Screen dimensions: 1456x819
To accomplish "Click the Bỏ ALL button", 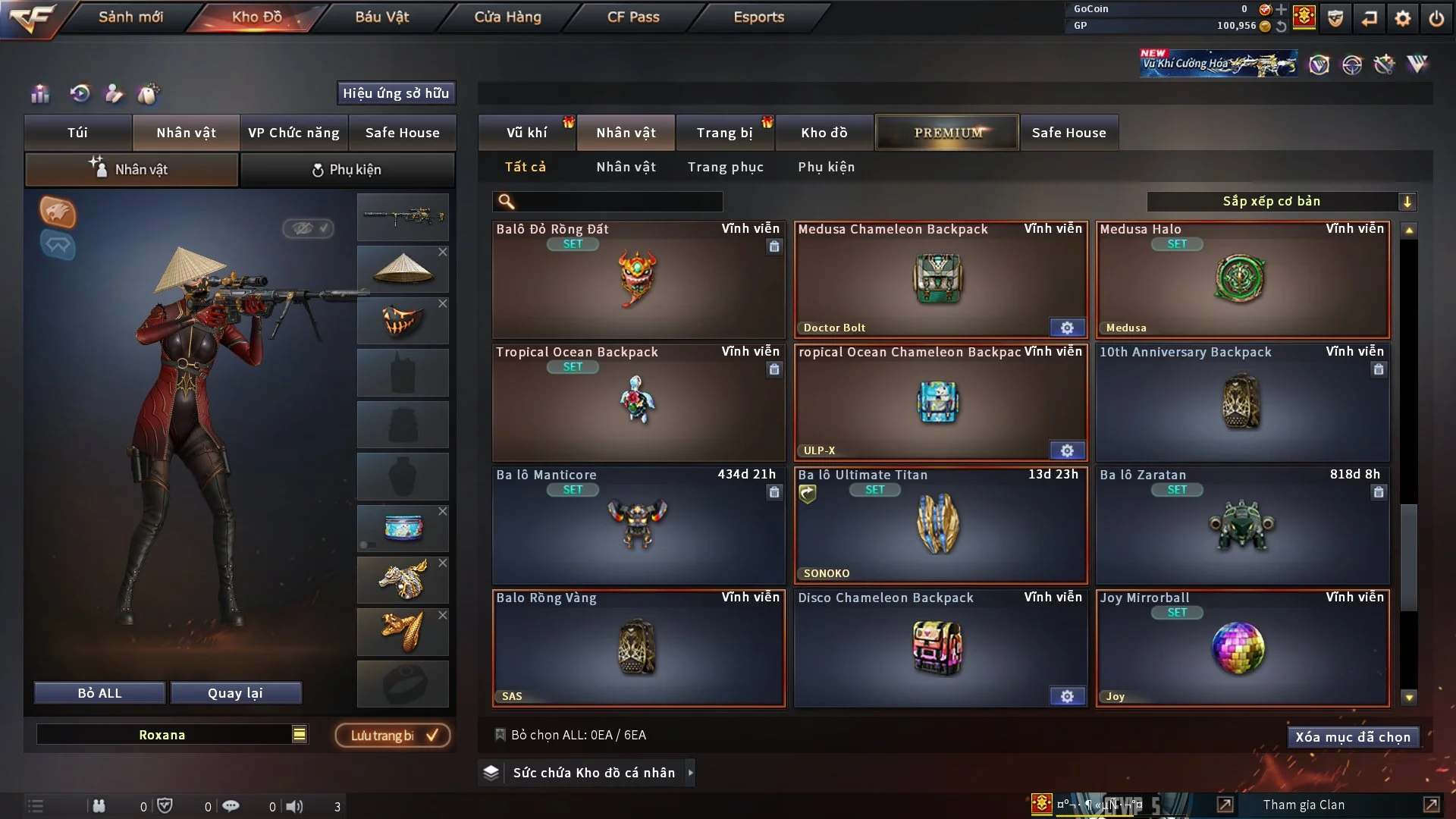I will [99, 693].
